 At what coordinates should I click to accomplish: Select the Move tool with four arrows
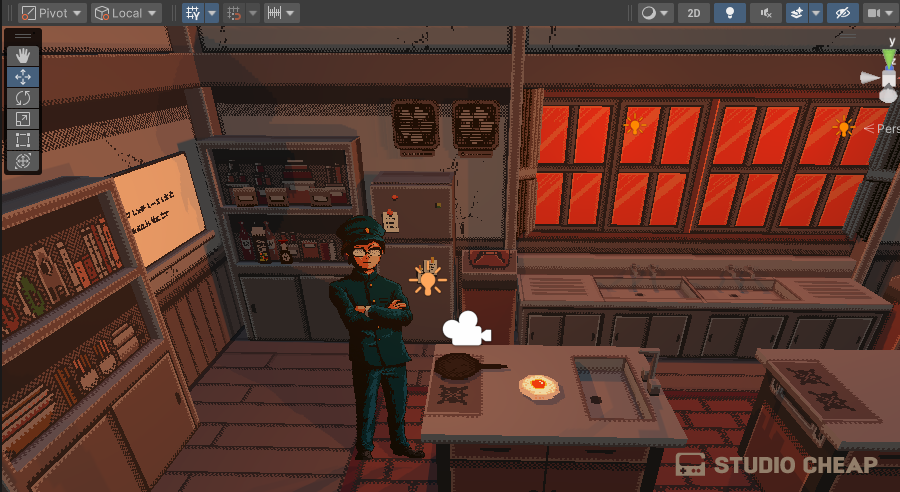23,77
